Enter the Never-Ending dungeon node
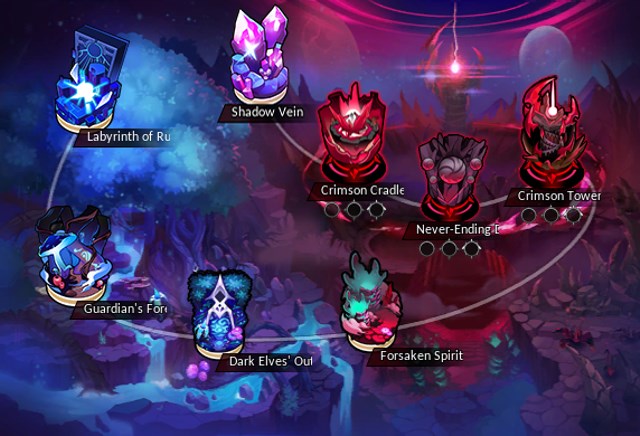640x436 pixels. [446, 180]
